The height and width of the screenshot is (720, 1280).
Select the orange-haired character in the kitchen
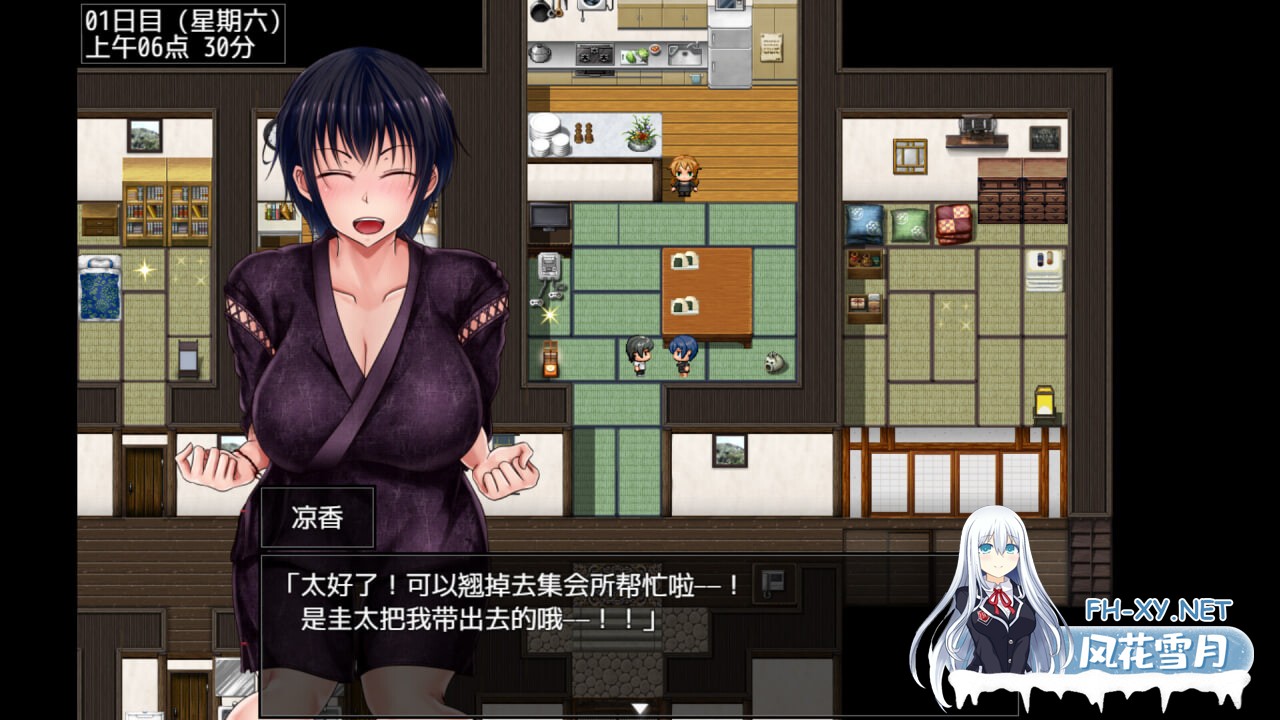pos(685,175)
